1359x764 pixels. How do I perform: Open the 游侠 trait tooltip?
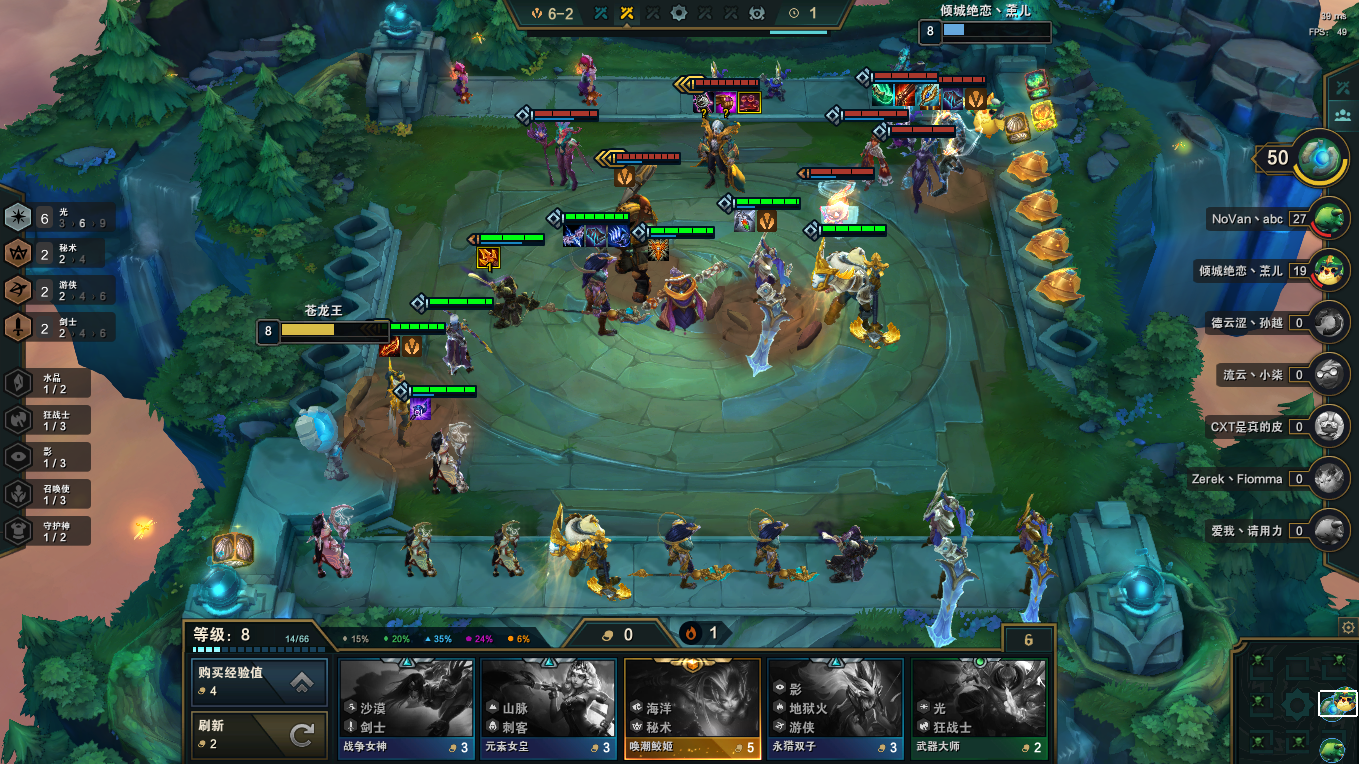coord(58,291)
